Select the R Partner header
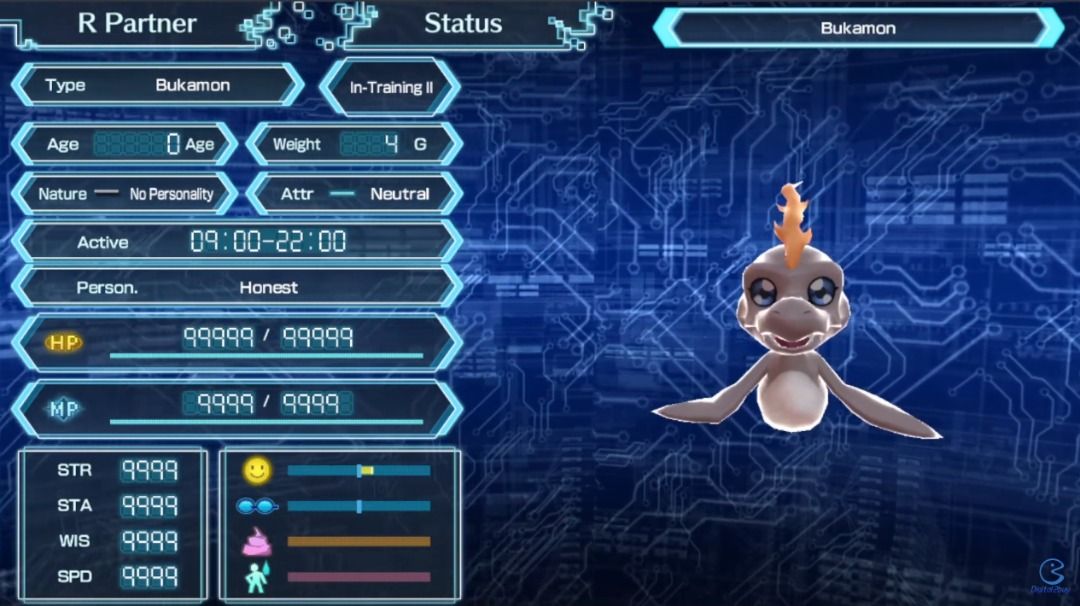Viewport: 1080px width, 606px height. coord(137,24)
